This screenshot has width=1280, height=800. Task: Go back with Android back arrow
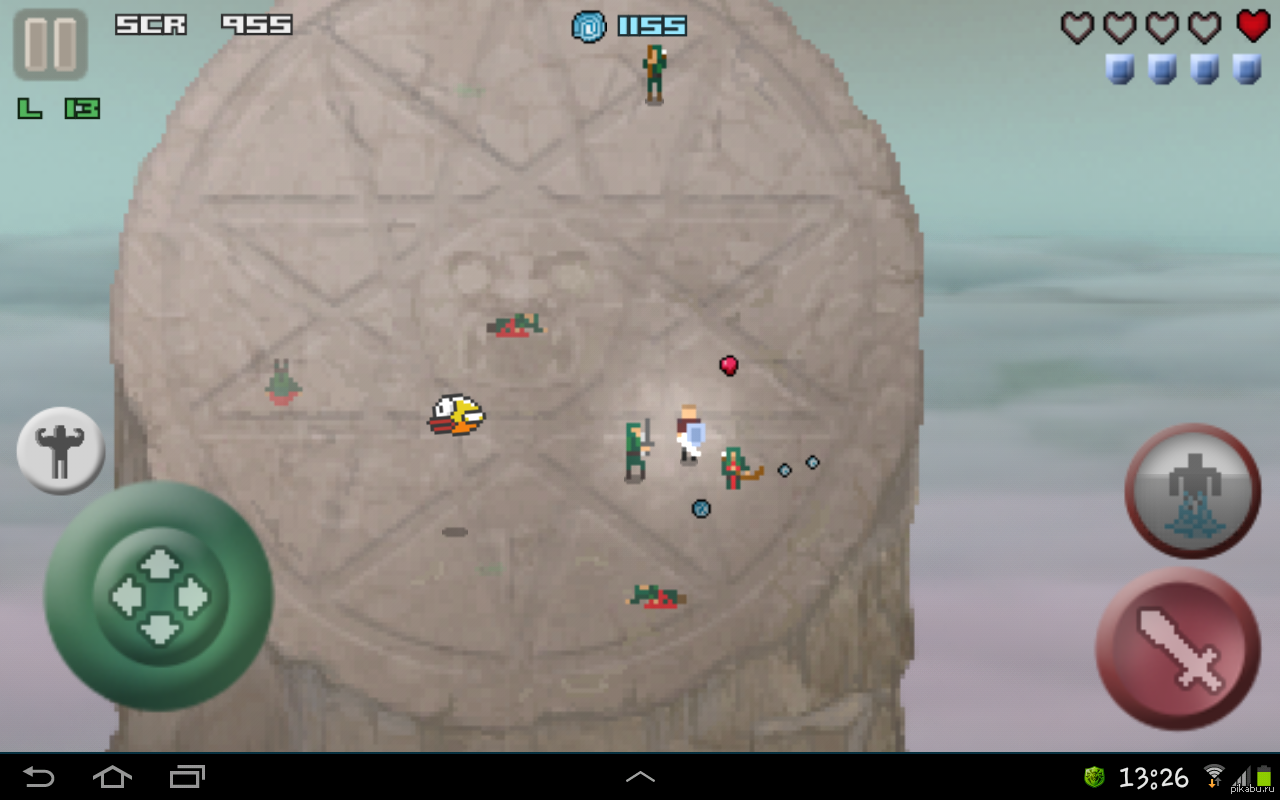[39, 776]
